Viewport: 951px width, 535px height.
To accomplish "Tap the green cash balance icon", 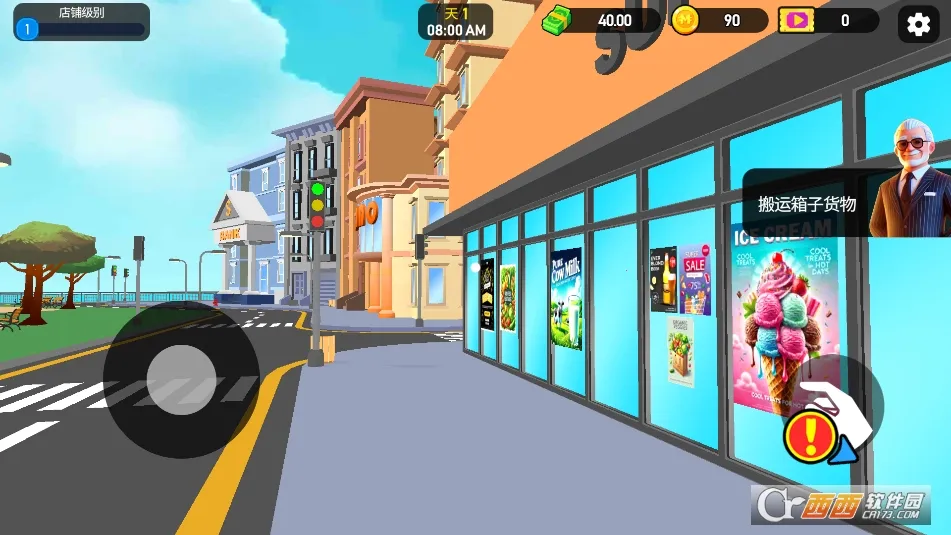I will click(x=561, y=20).
